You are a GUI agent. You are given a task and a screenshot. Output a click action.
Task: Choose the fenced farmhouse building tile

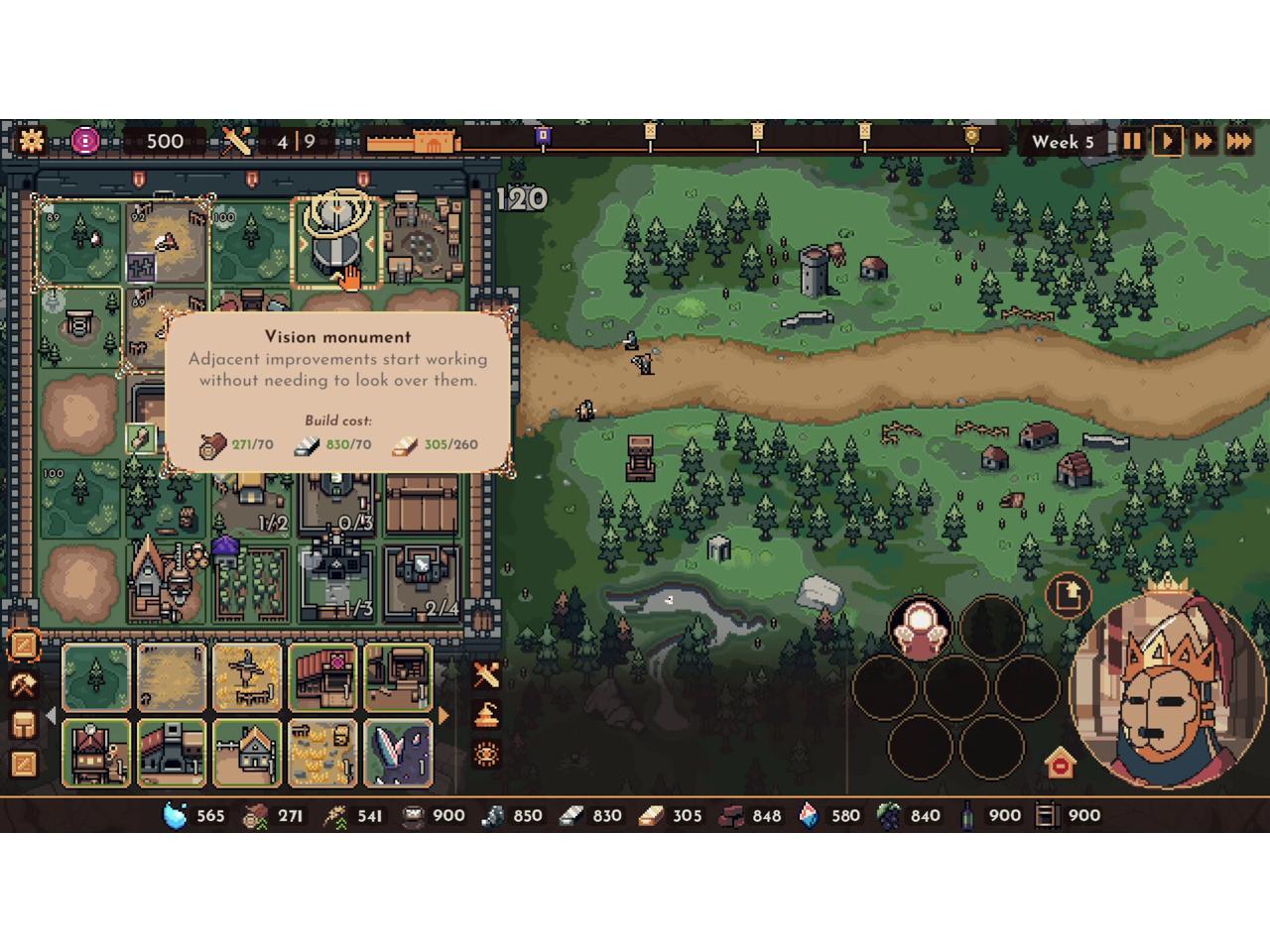pos(247,753)
